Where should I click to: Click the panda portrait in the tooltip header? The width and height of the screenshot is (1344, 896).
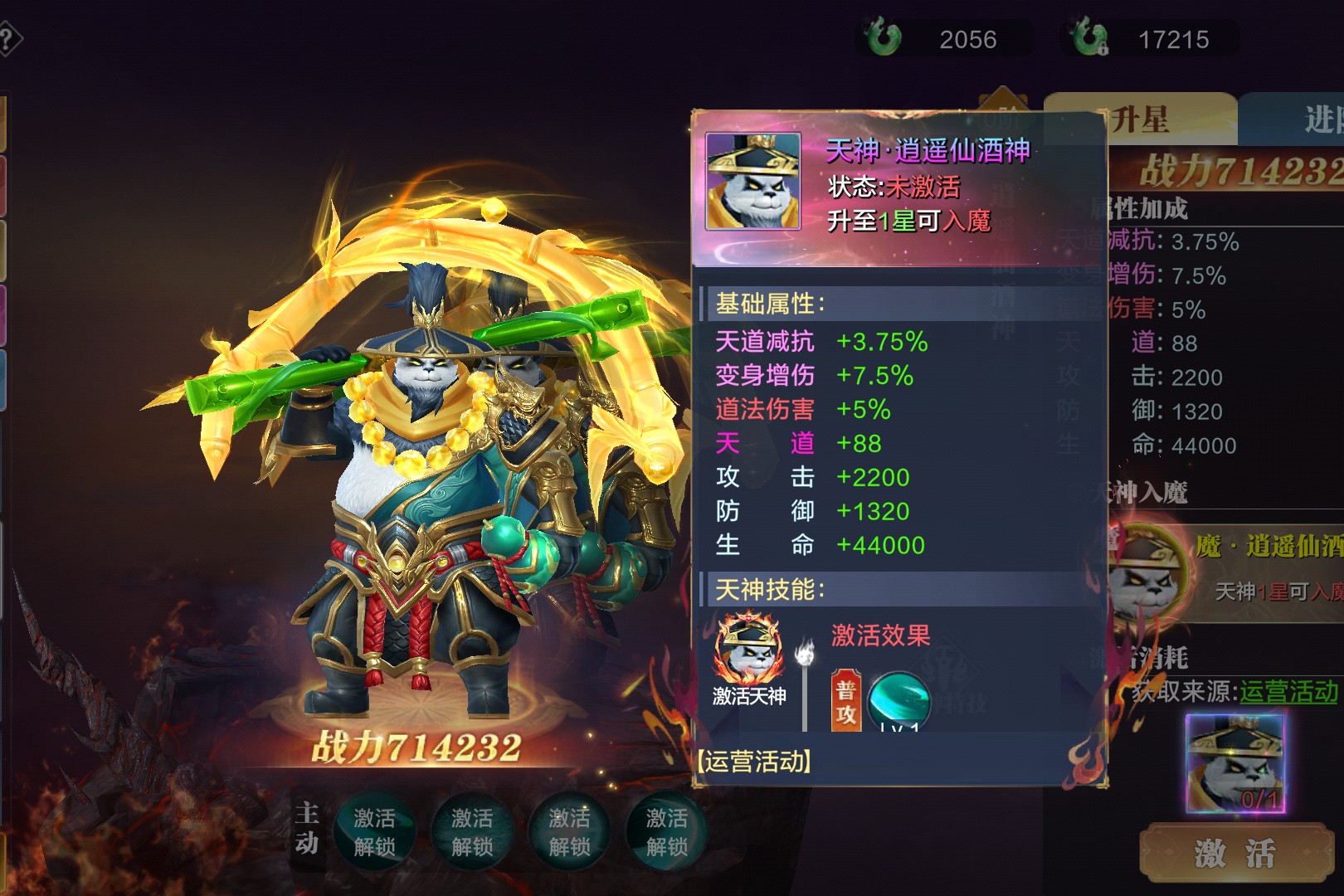click(752, 181)
